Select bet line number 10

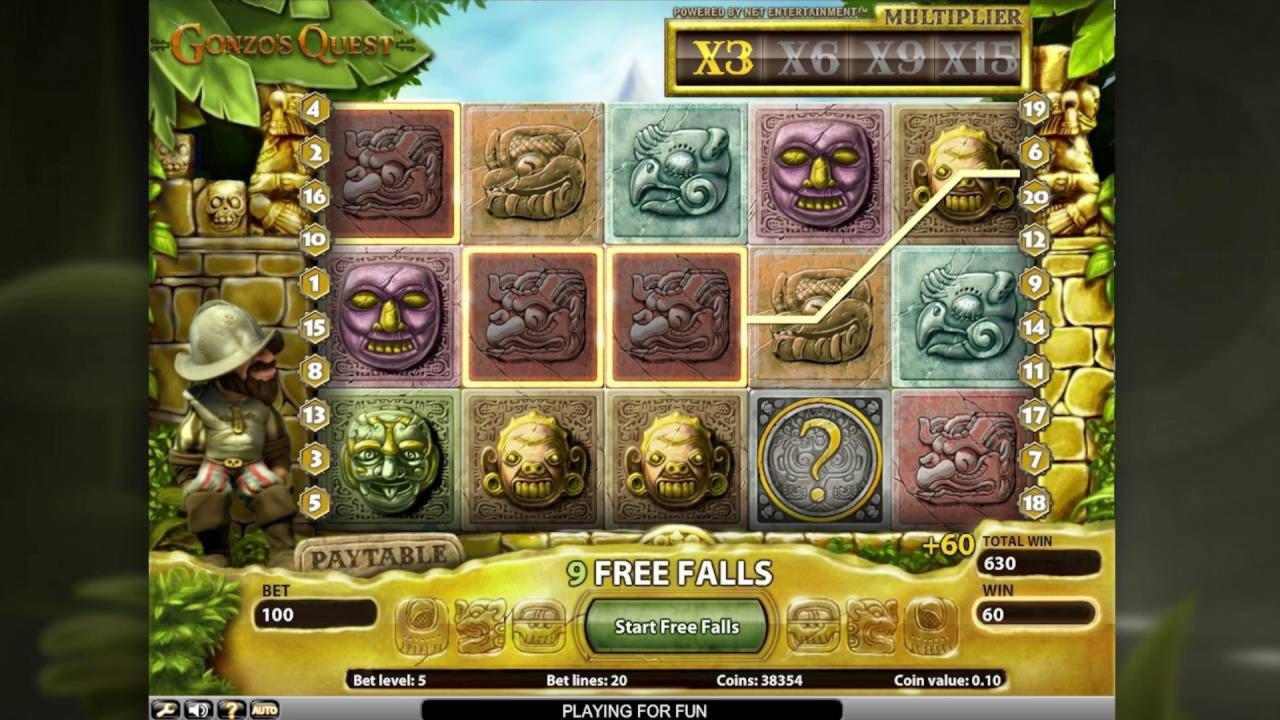[x=315, y=240]
